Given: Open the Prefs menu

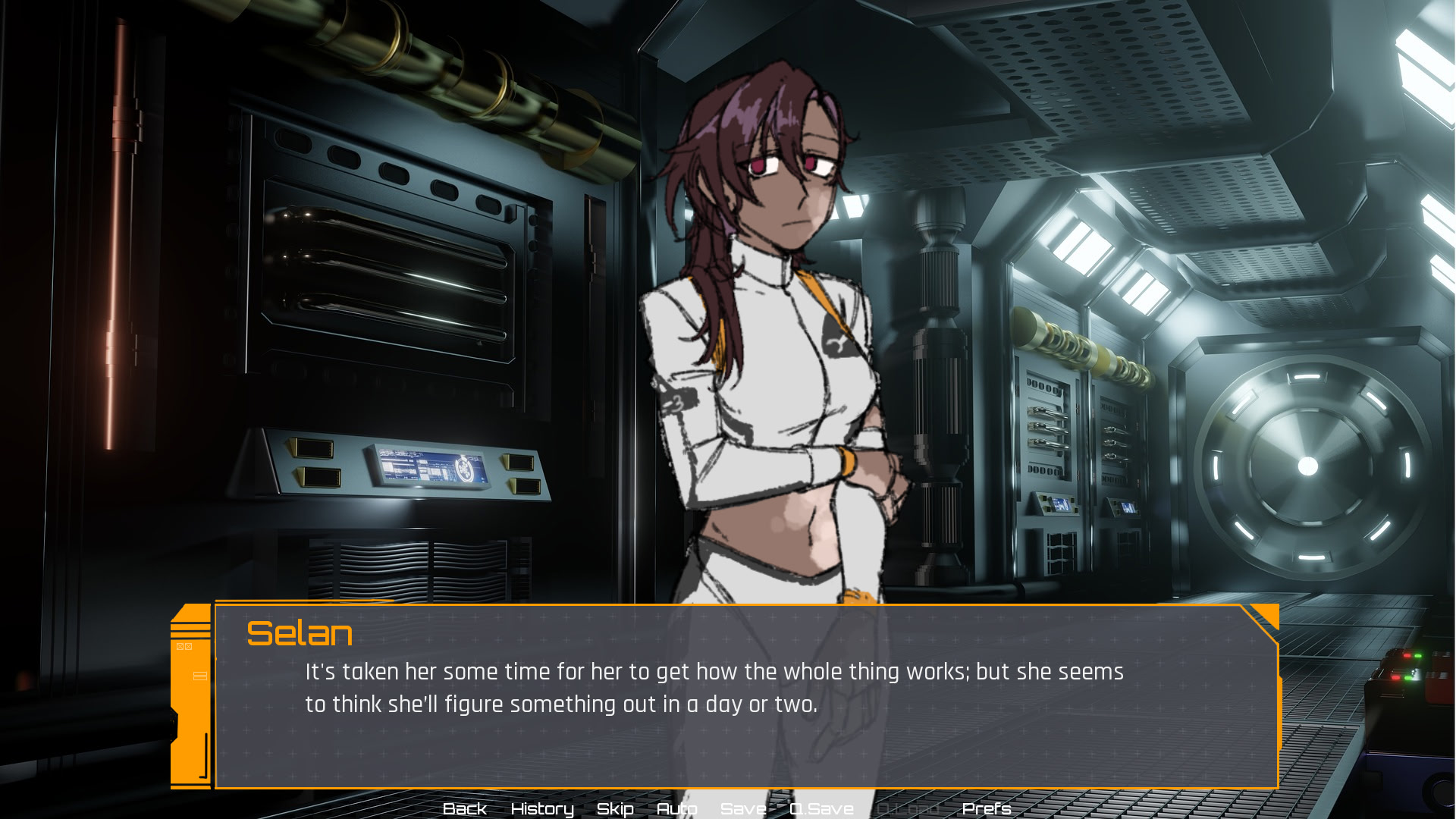Looking at the screenshot, I should 986,808.
